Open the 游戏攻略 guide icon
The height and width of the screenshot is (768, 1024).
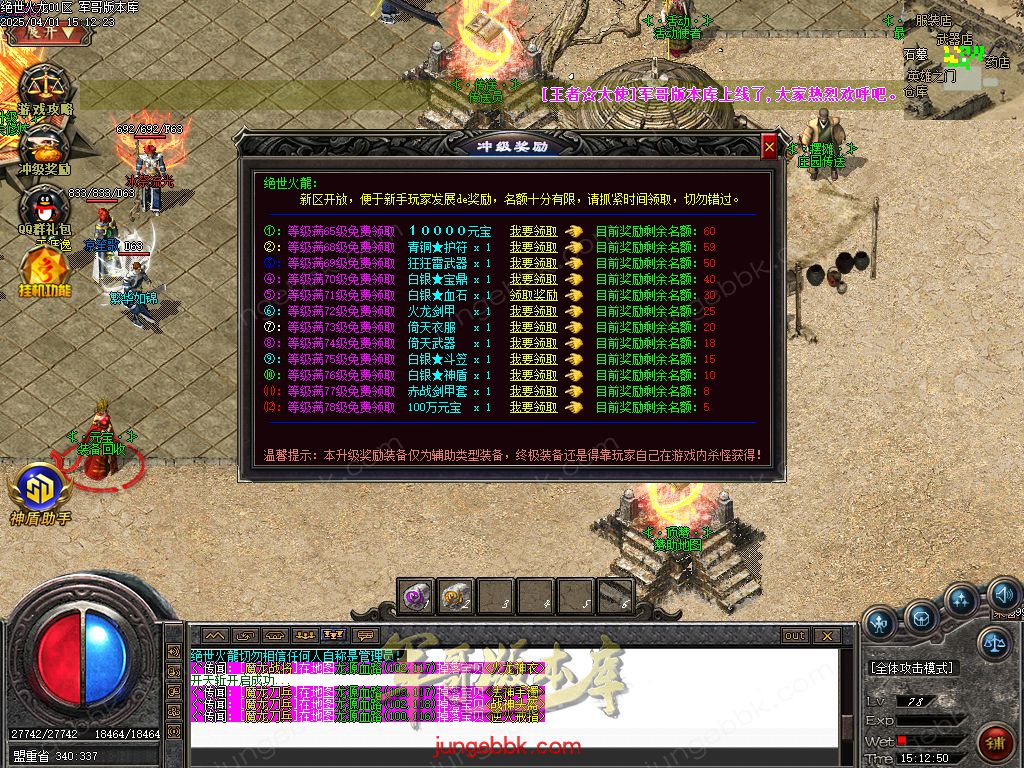[45, 88]
